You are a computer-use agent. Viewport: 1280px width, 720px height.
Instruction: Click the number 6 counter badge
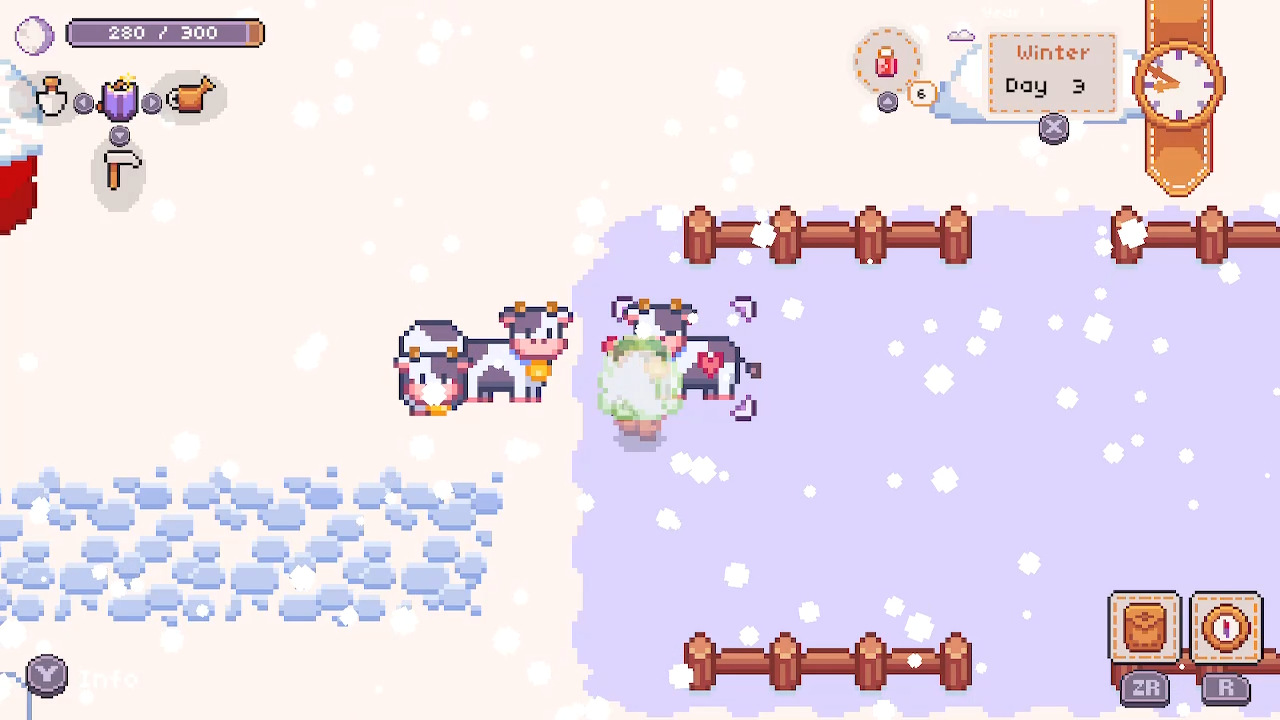[920, 93]
